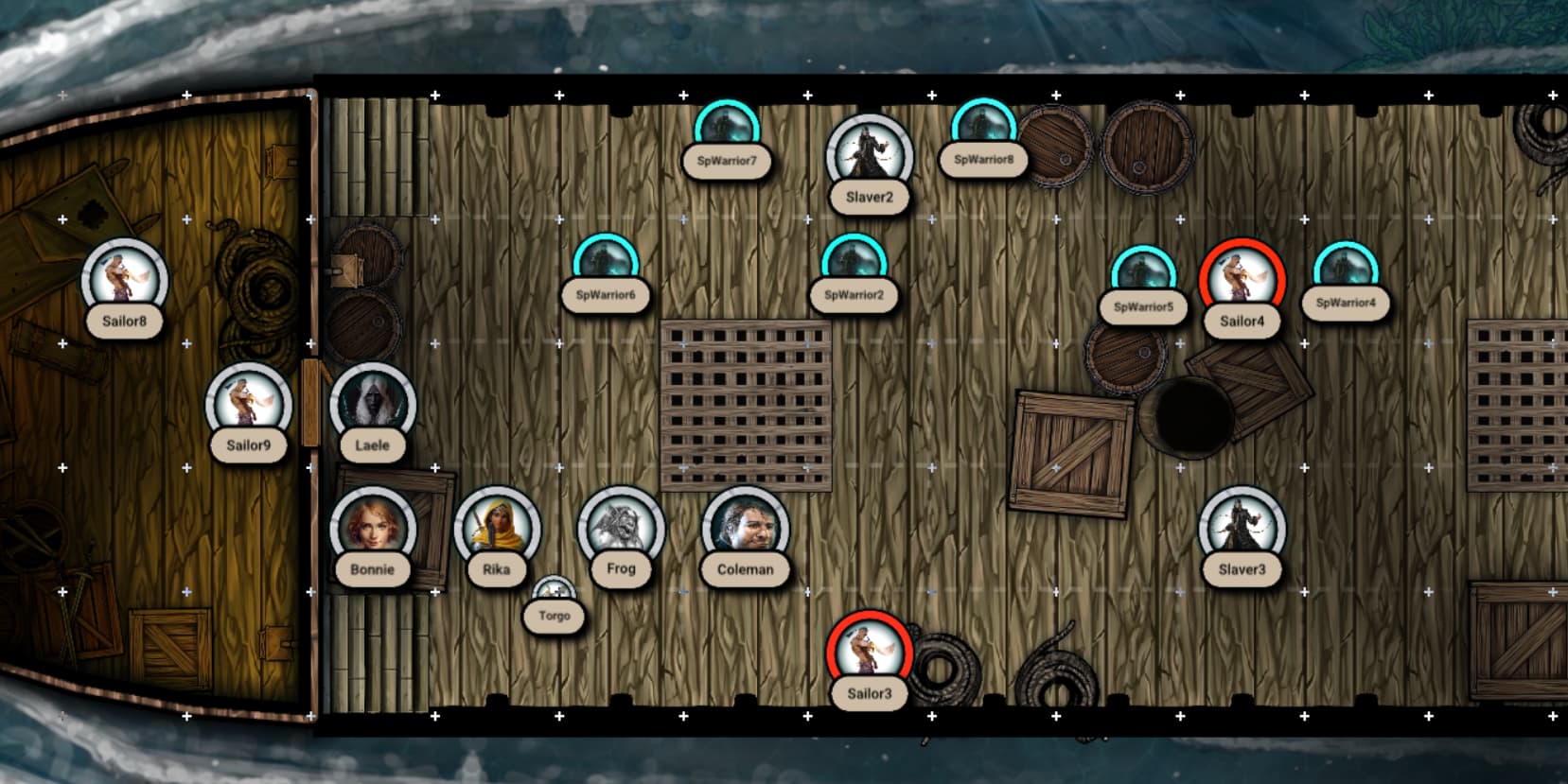
Task: Choose the Coleman token
Action: pos(745,529)
